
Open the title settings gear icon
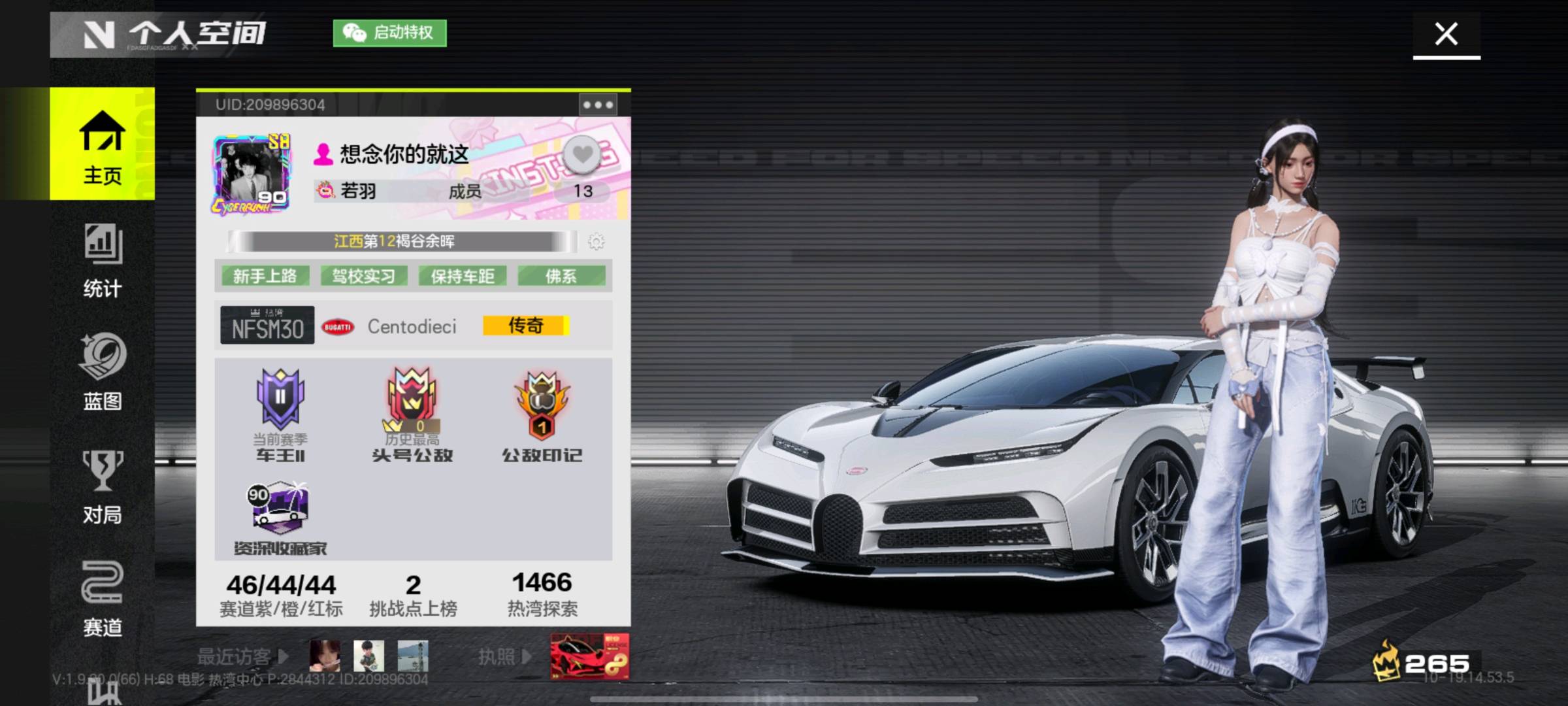tap(596, 241)
